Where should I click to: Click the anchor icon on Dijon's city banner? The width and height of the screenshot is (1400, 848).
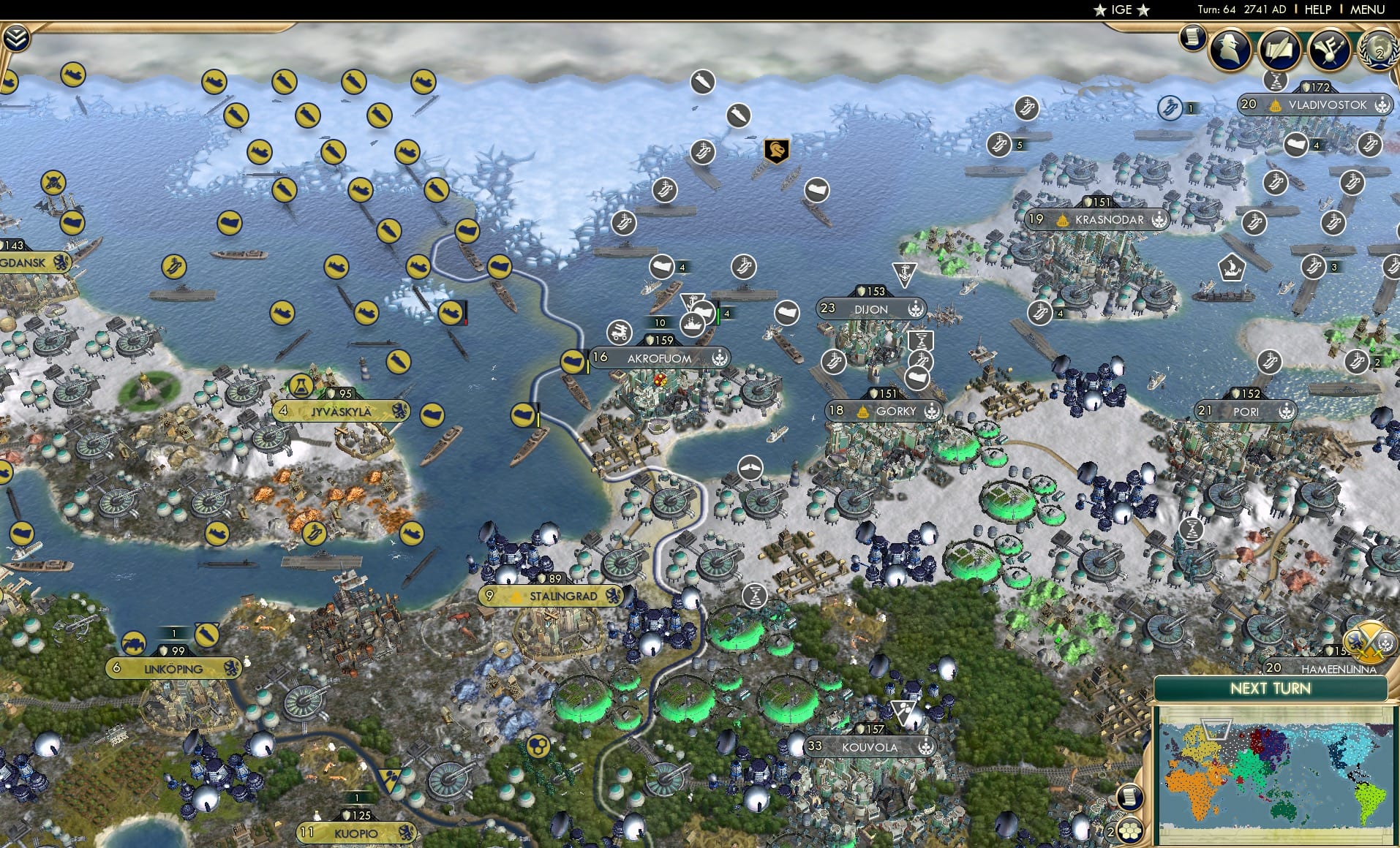point(915,308)
